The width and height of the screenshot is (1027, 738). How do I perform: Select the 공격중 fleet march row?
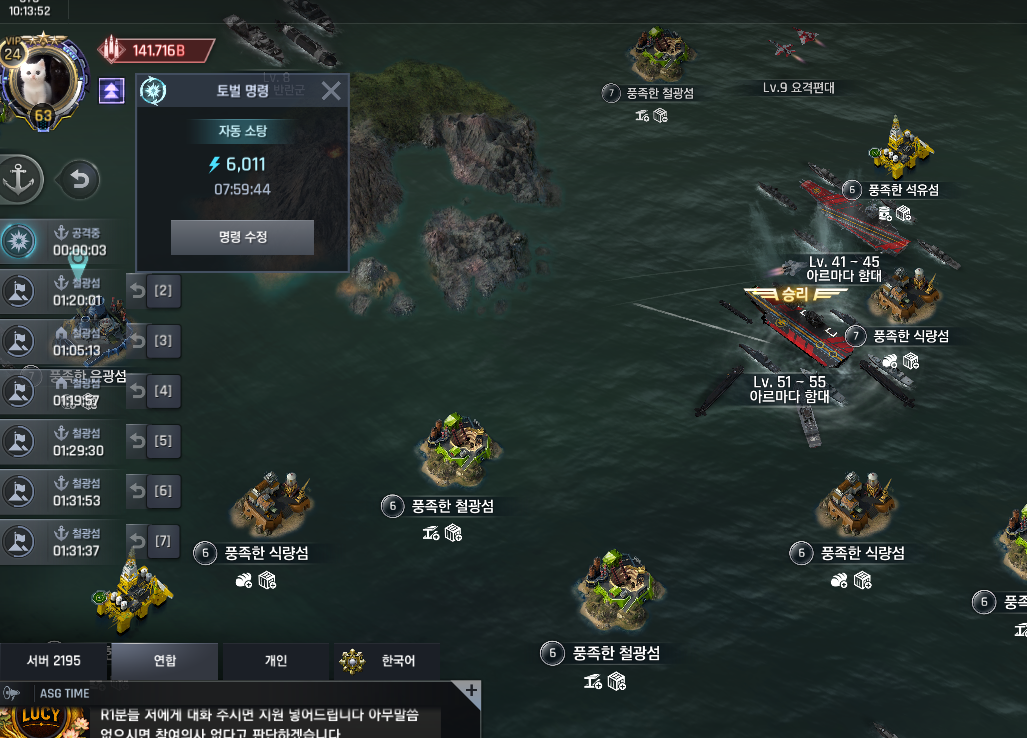(x=60, y=242)
